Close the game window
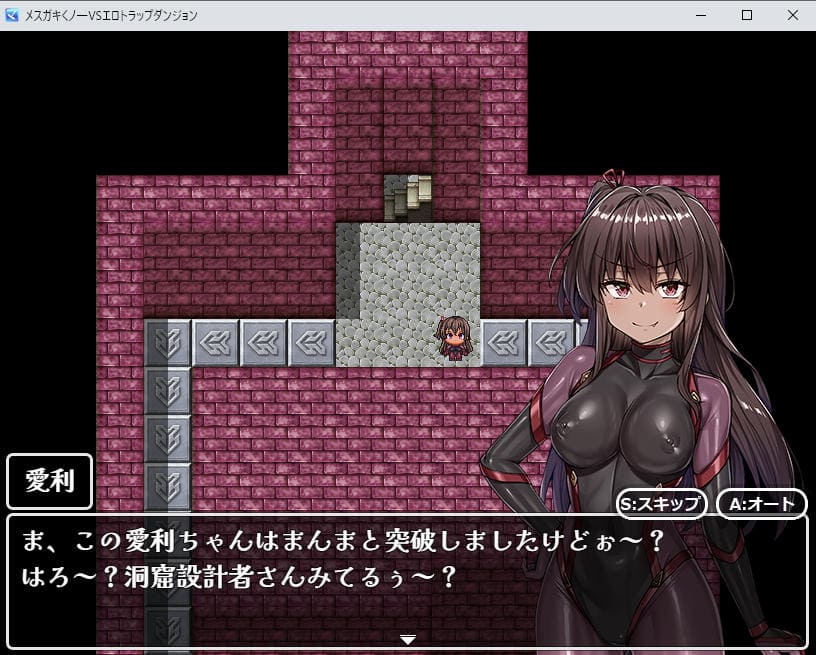 (x=792, y=15)
